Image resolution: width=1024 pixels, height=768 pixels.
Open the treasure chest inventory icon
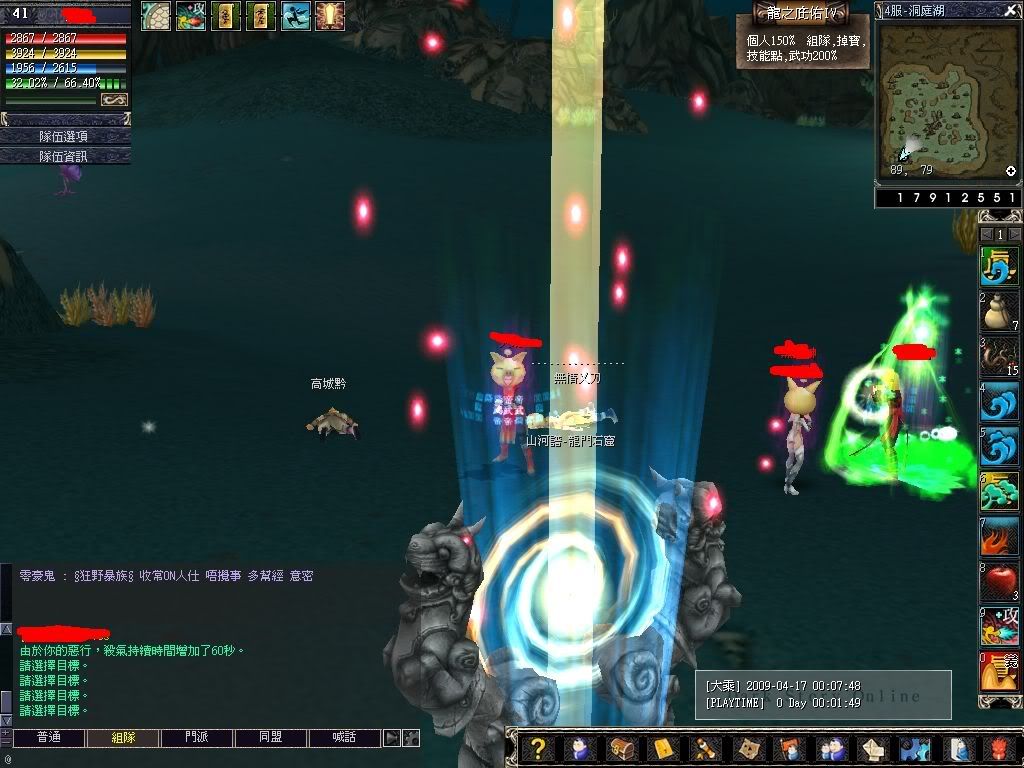pos(620,748)
